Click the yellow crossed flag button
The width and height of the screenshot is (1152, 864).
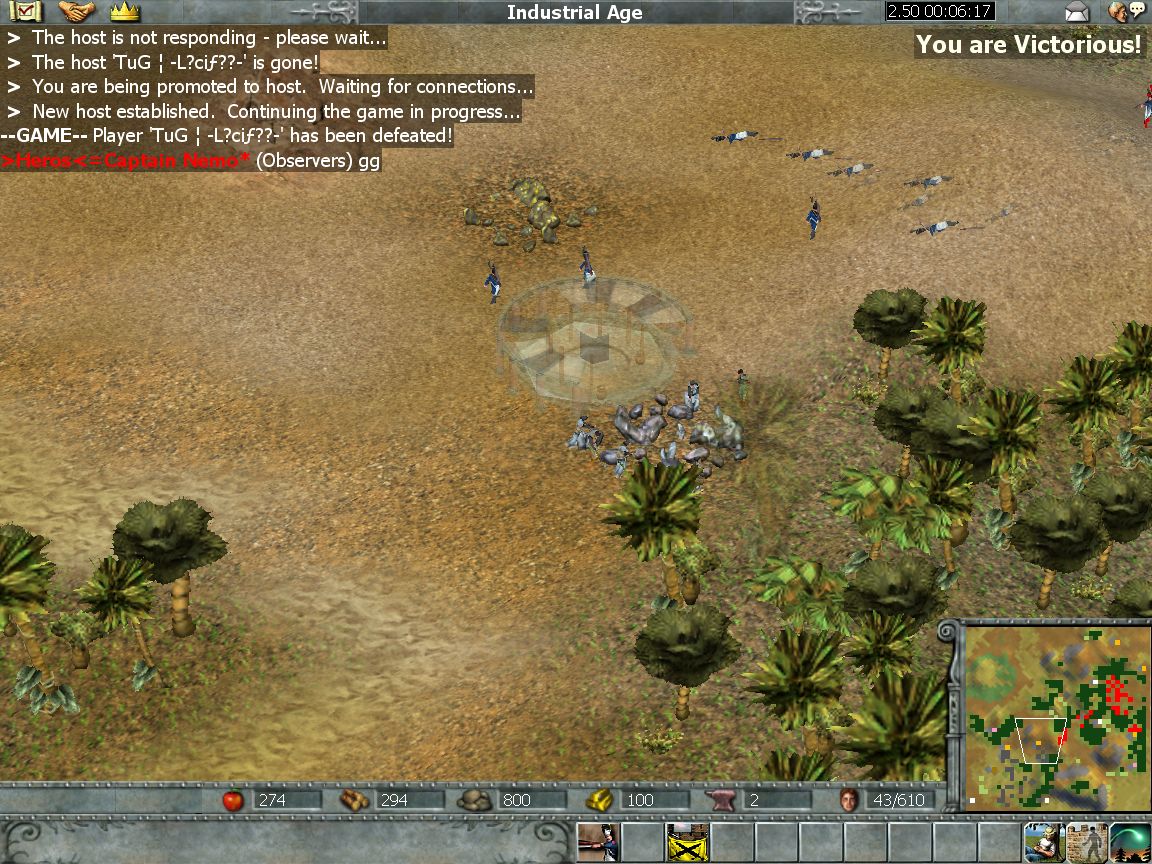[x=687, y=842]
